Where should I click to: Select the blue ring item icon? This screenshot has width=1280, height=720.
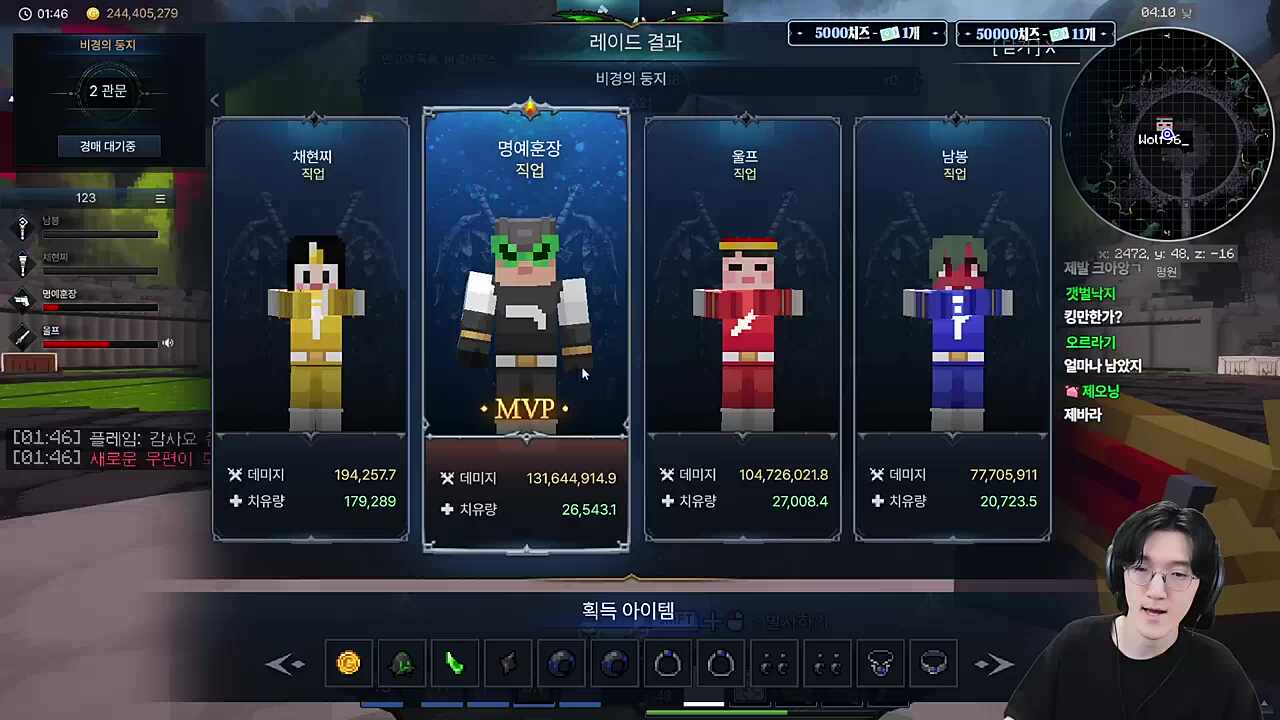[668, 663]
